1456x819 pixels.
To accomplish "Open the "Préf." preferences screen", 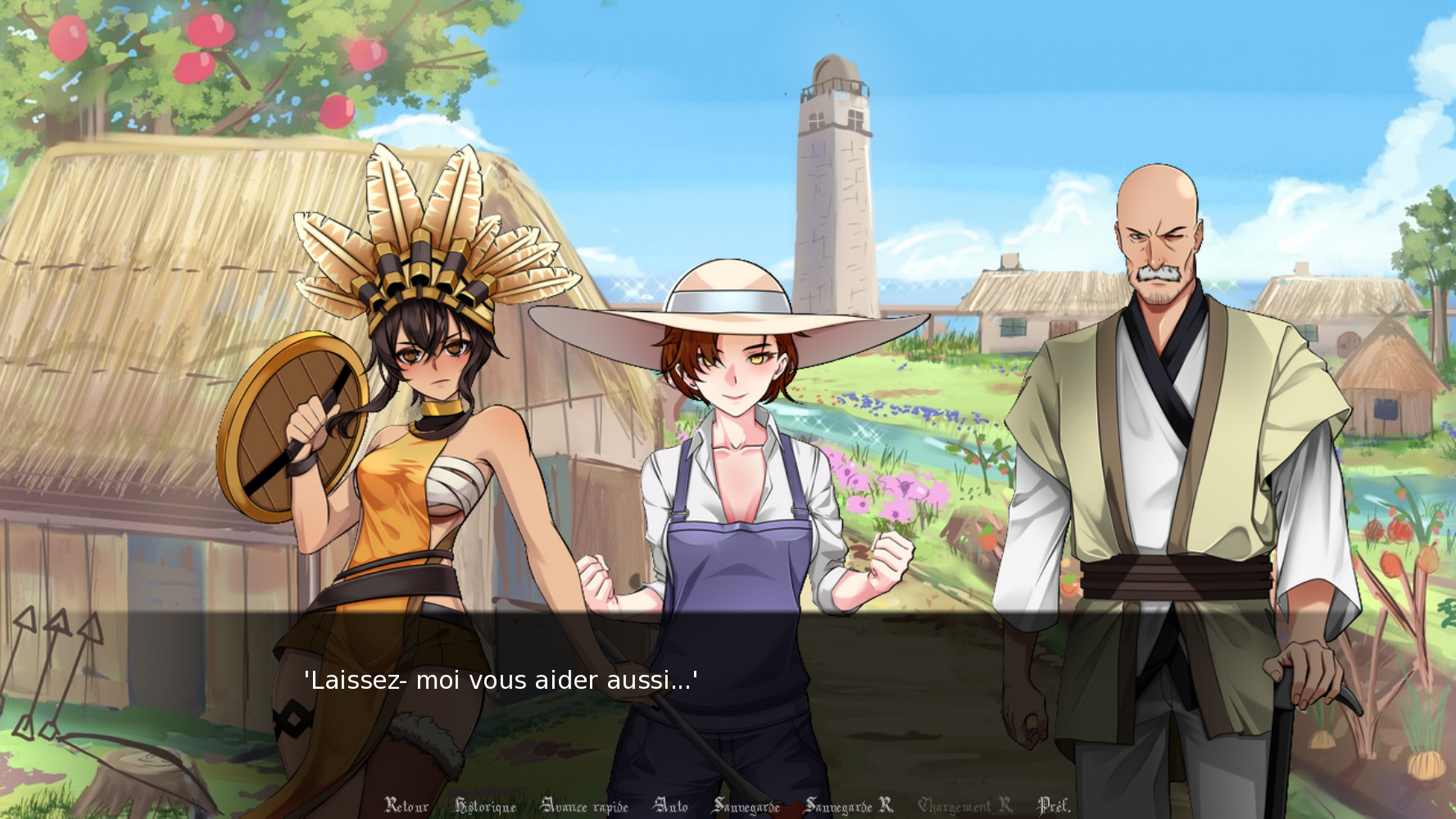I will point(1053,806).
